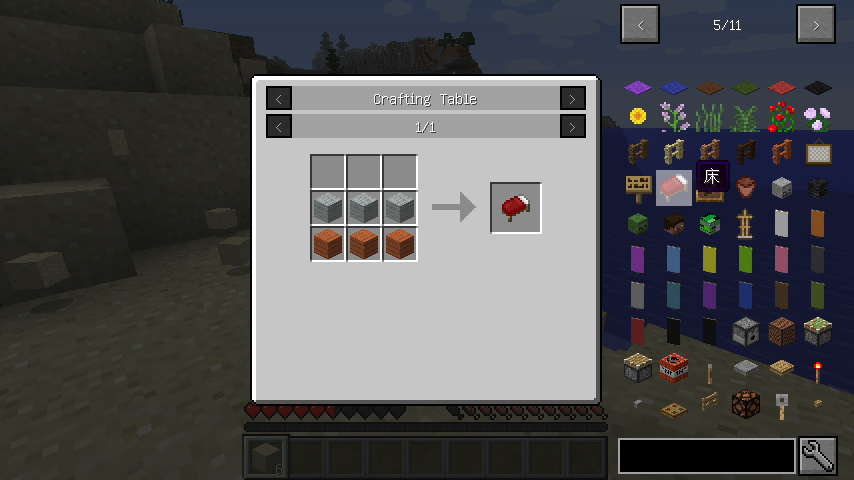Show the next recipe page beside 1/1
Screen dimensions: 854x480
click(573, 127)
